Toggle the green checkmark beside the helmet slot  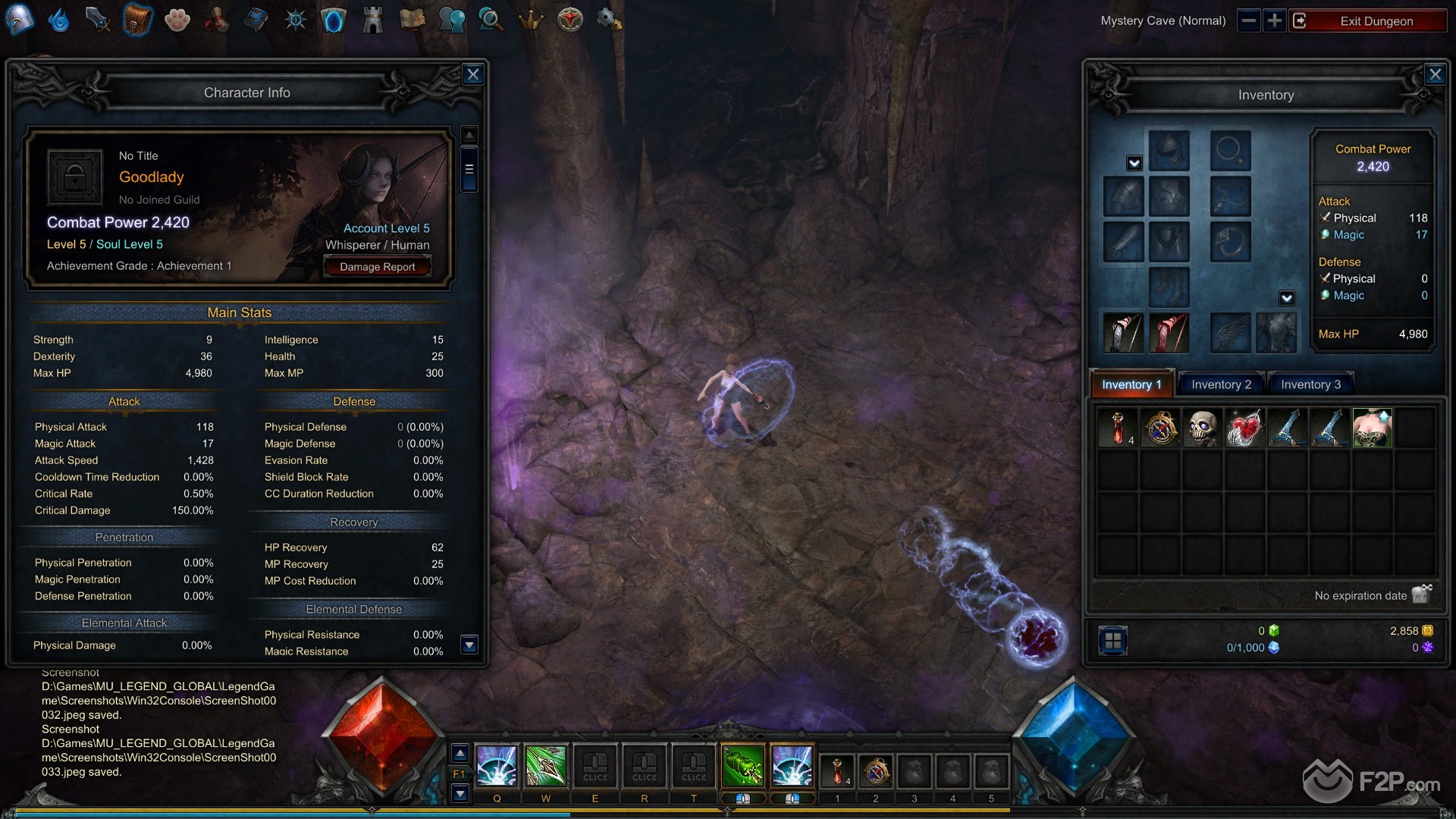pos(1134,162)
